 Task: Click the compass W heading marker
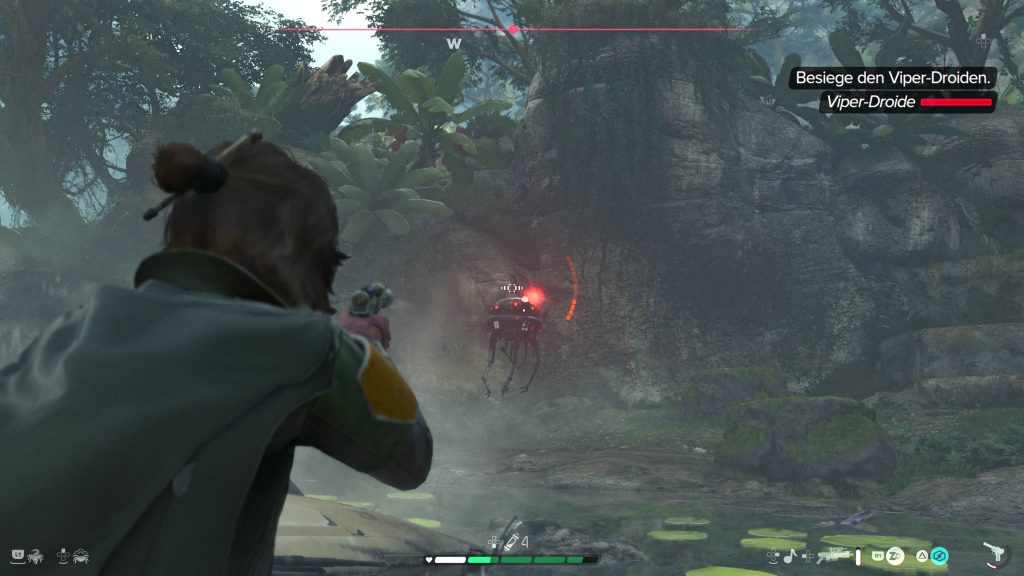454,44
